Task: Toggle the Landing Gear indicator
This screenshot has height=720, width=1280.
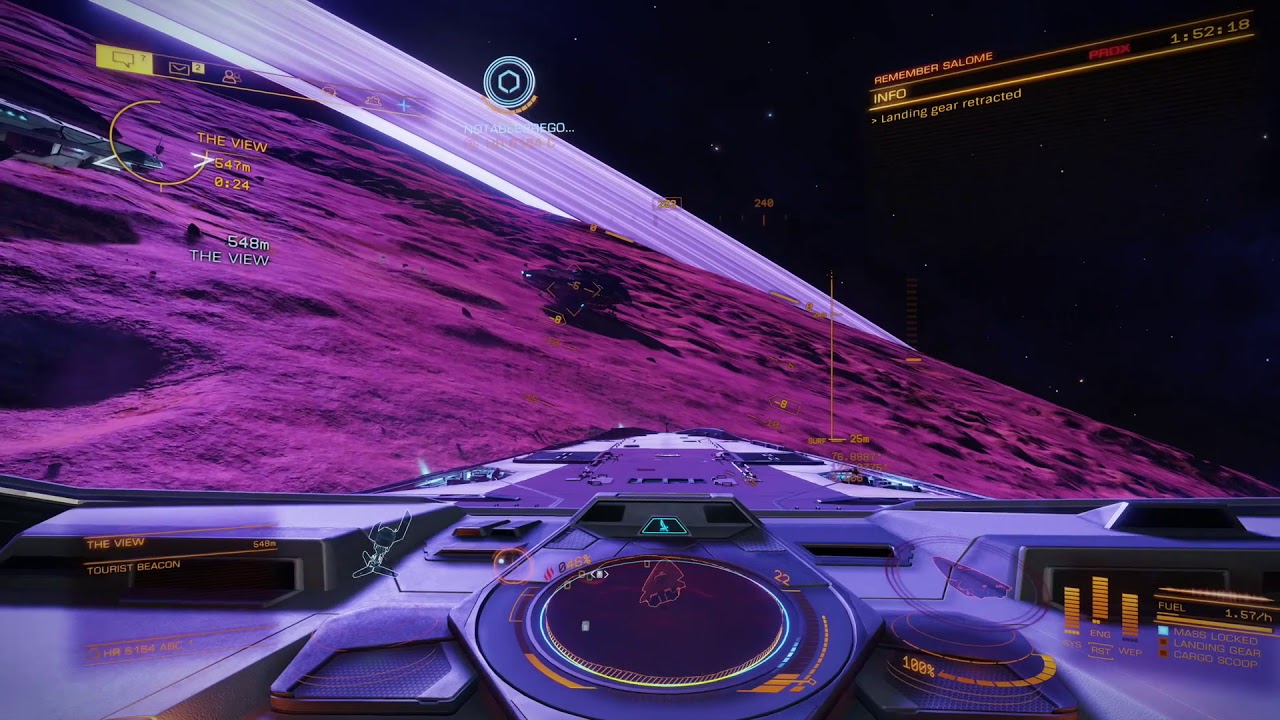Action: coord(1208,648)
